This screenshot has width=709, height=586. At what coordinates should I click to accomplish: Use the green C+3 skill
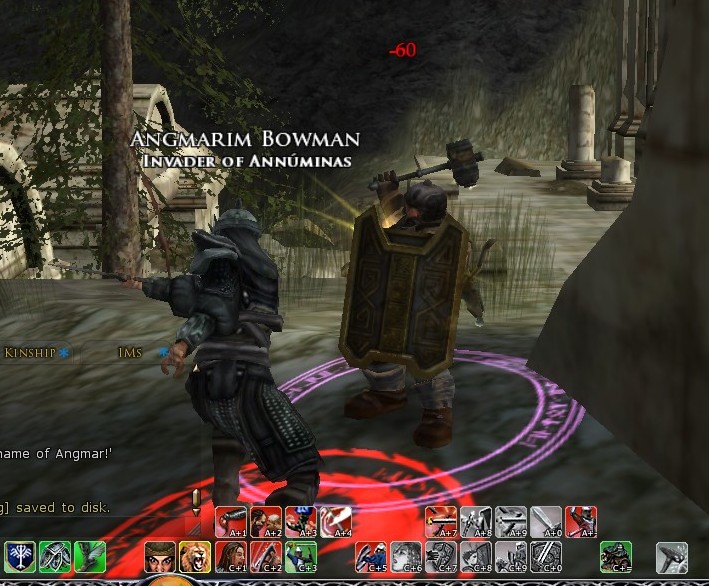300,556
